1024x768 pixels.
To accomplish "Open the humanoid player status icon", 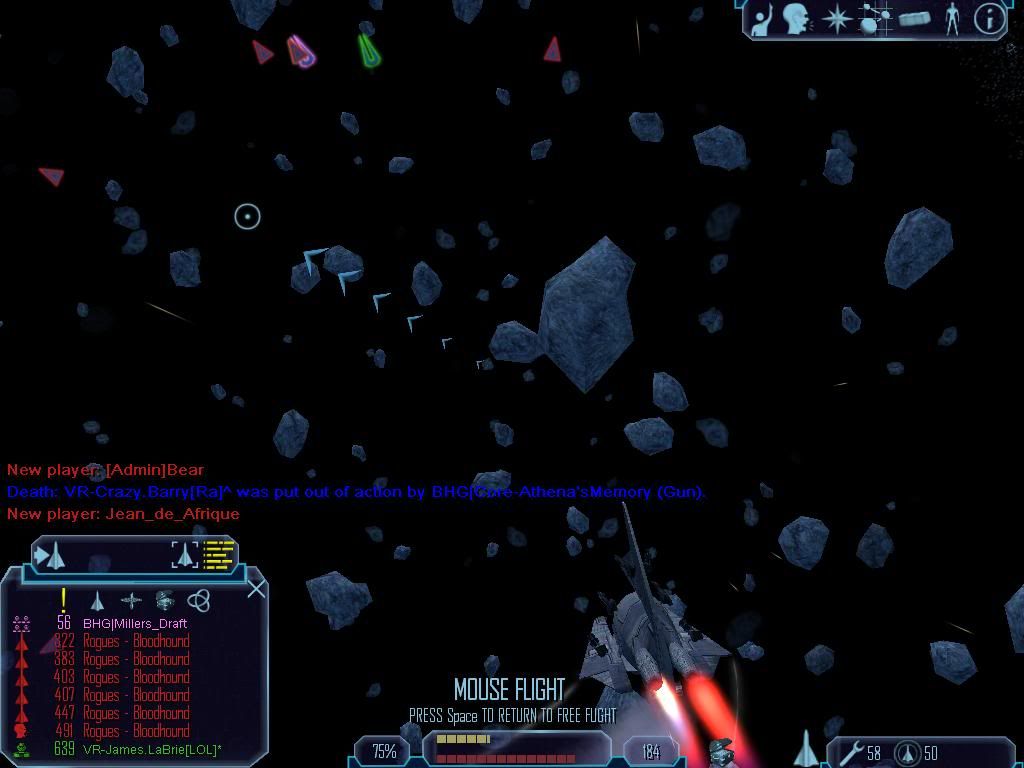I will coord(952,19).
